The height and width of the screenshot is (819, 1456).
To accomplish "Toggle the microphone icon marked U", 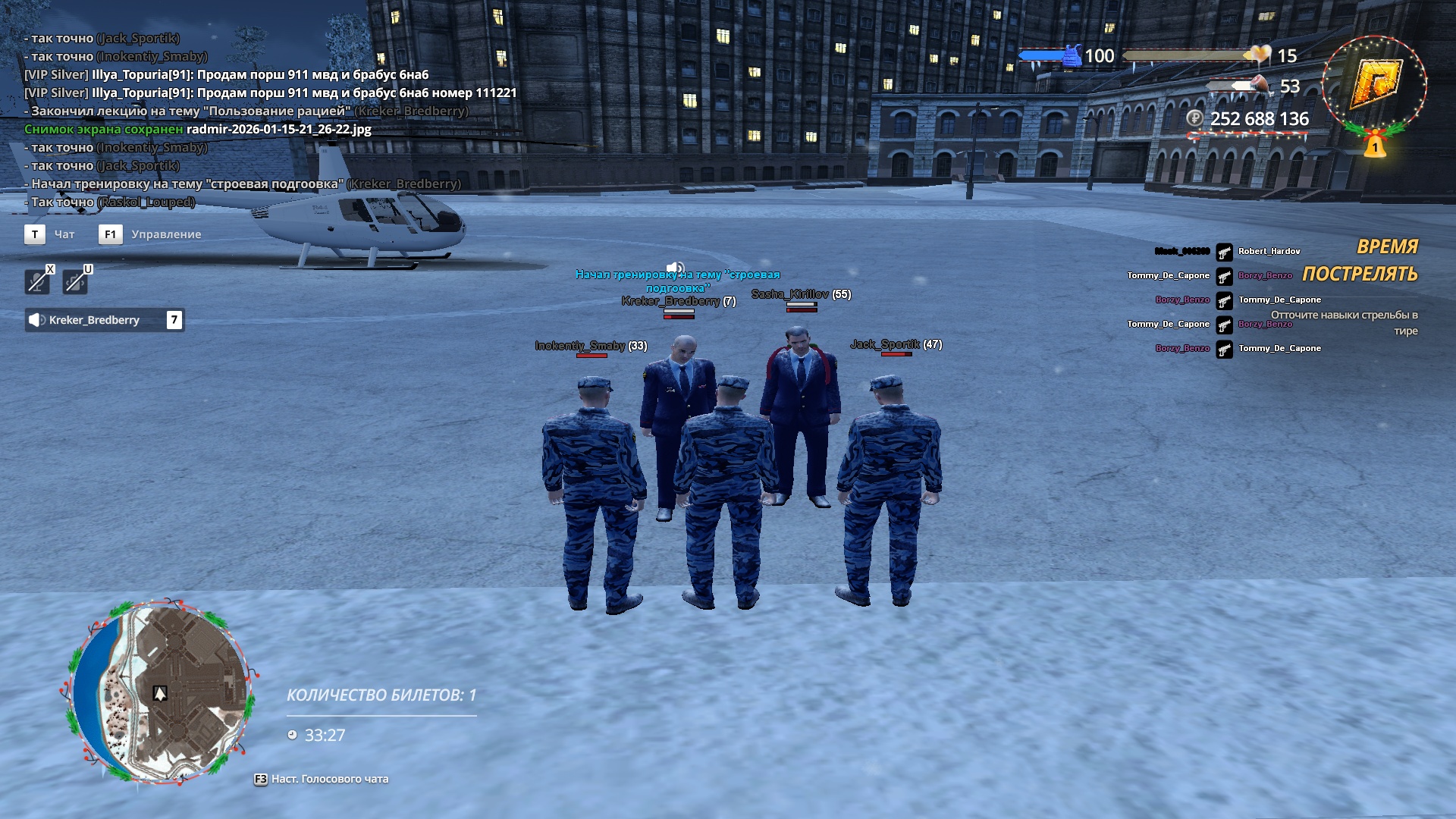I will point(75,281).
